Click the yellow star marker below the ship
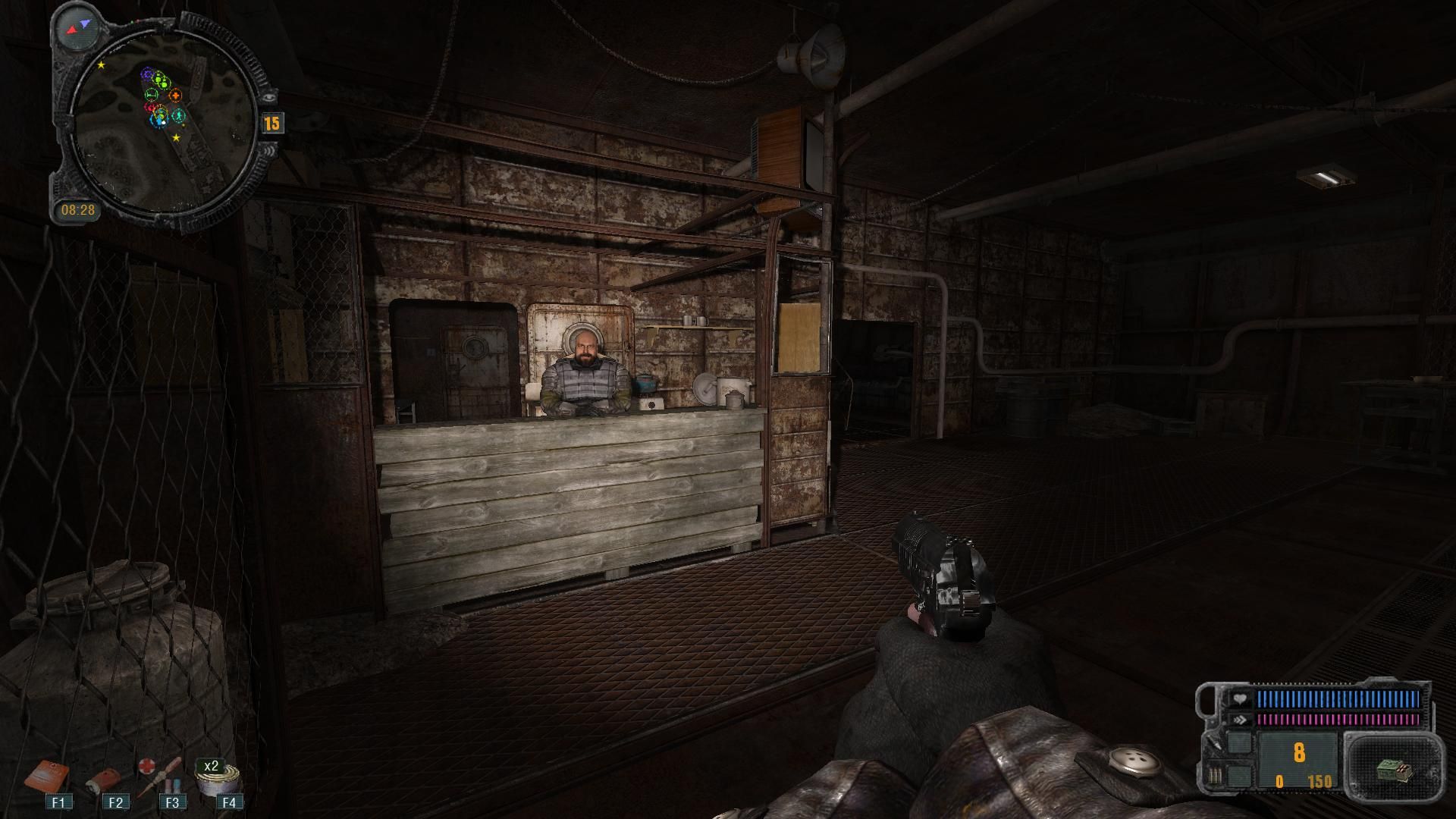The image size is (1456, 819). pyautogui.click(x=177, y=138)
